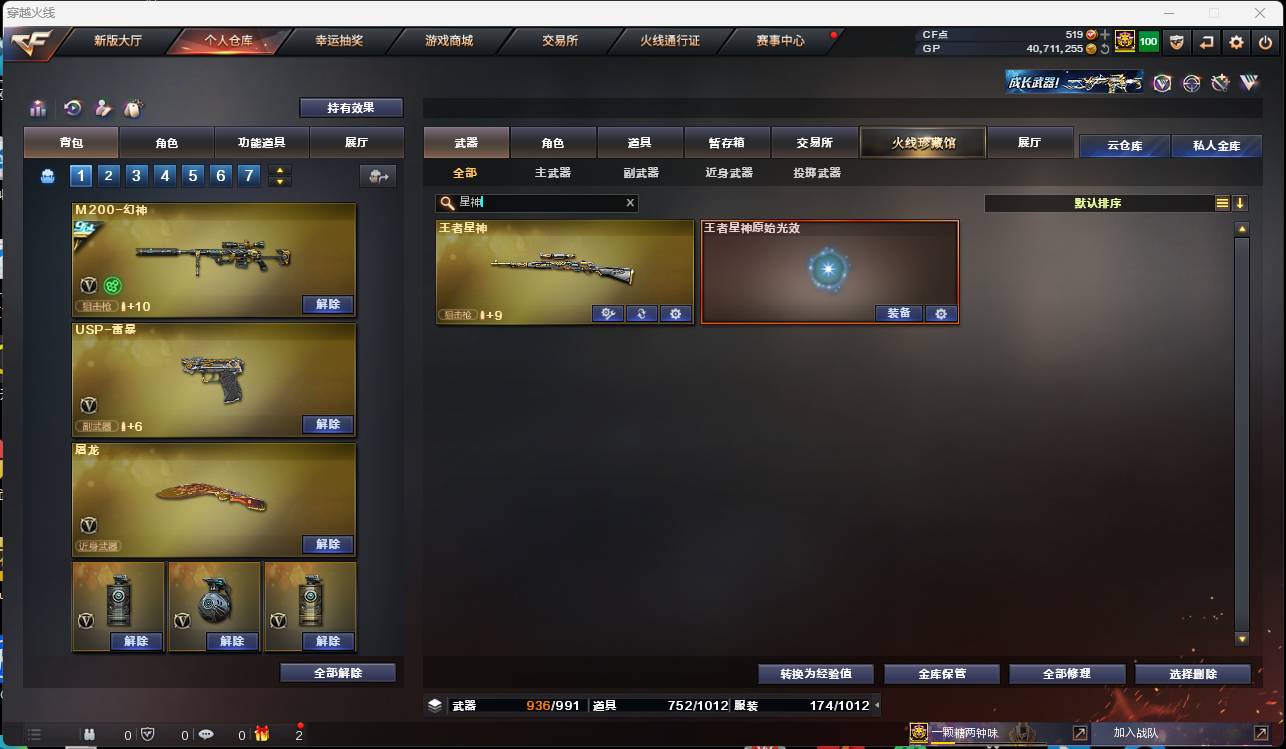1286x749 pixels.
Task: Click the up arrow stepper beside backpack numbers
Action: pos(281,170)
